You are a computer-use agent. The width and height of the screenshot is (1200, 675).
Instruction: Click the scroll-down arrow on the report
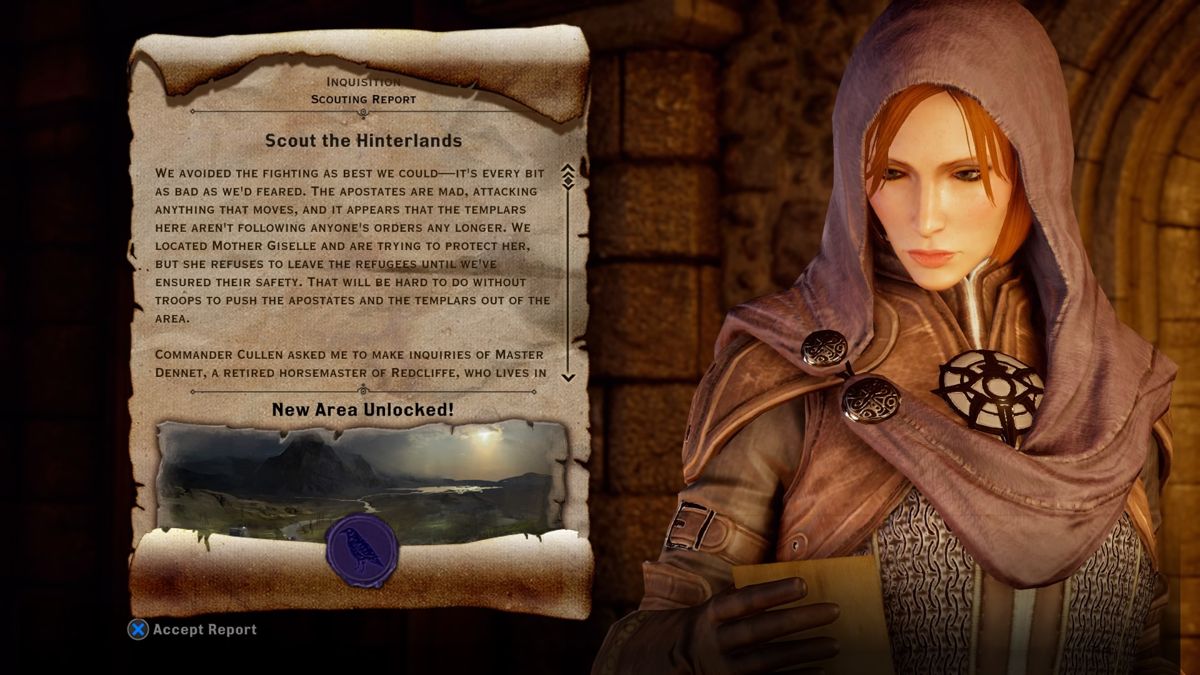point(568,376)
